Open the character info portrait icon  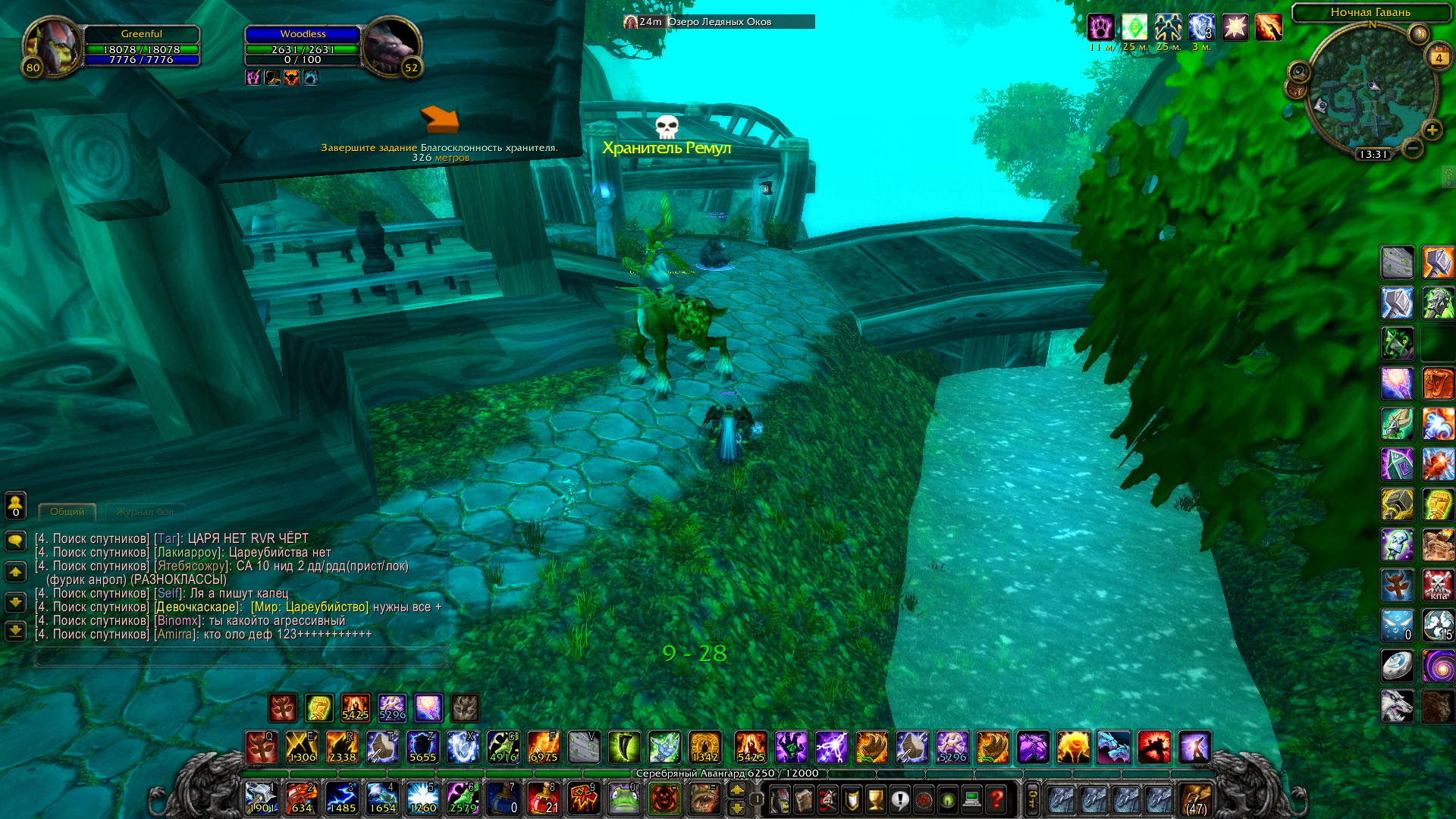pos(780,802)
